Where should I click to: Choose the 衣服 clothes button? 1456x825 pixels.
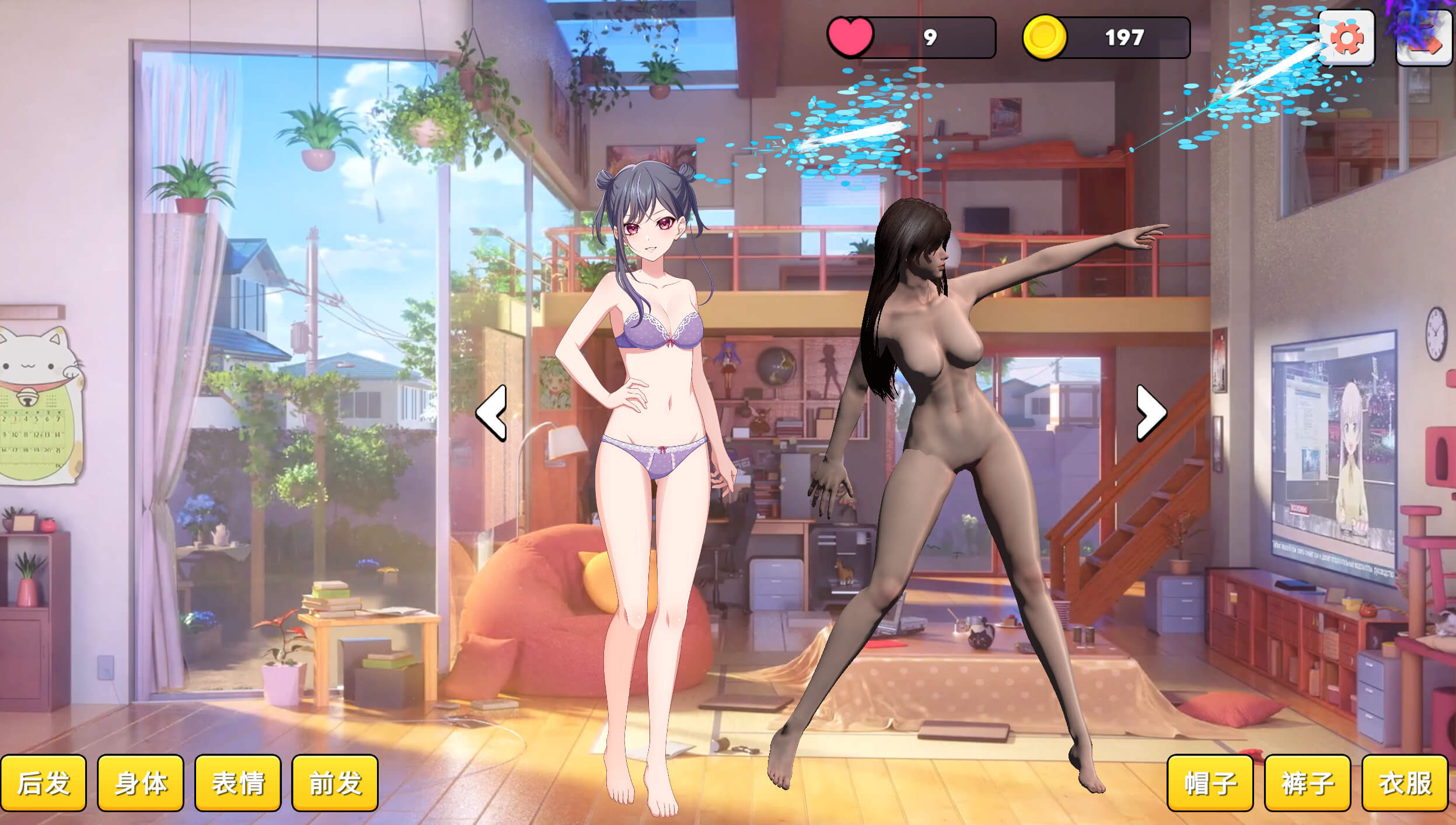pyautogui.click(x=1405, y=783)
